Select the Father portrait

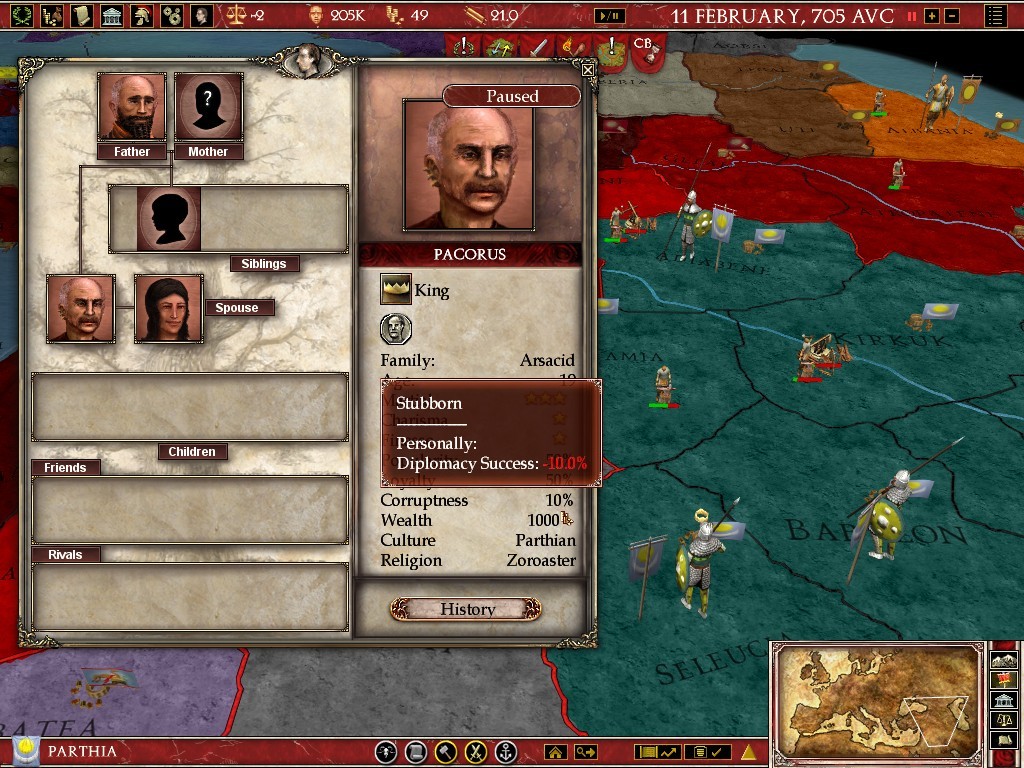point(131,107)
